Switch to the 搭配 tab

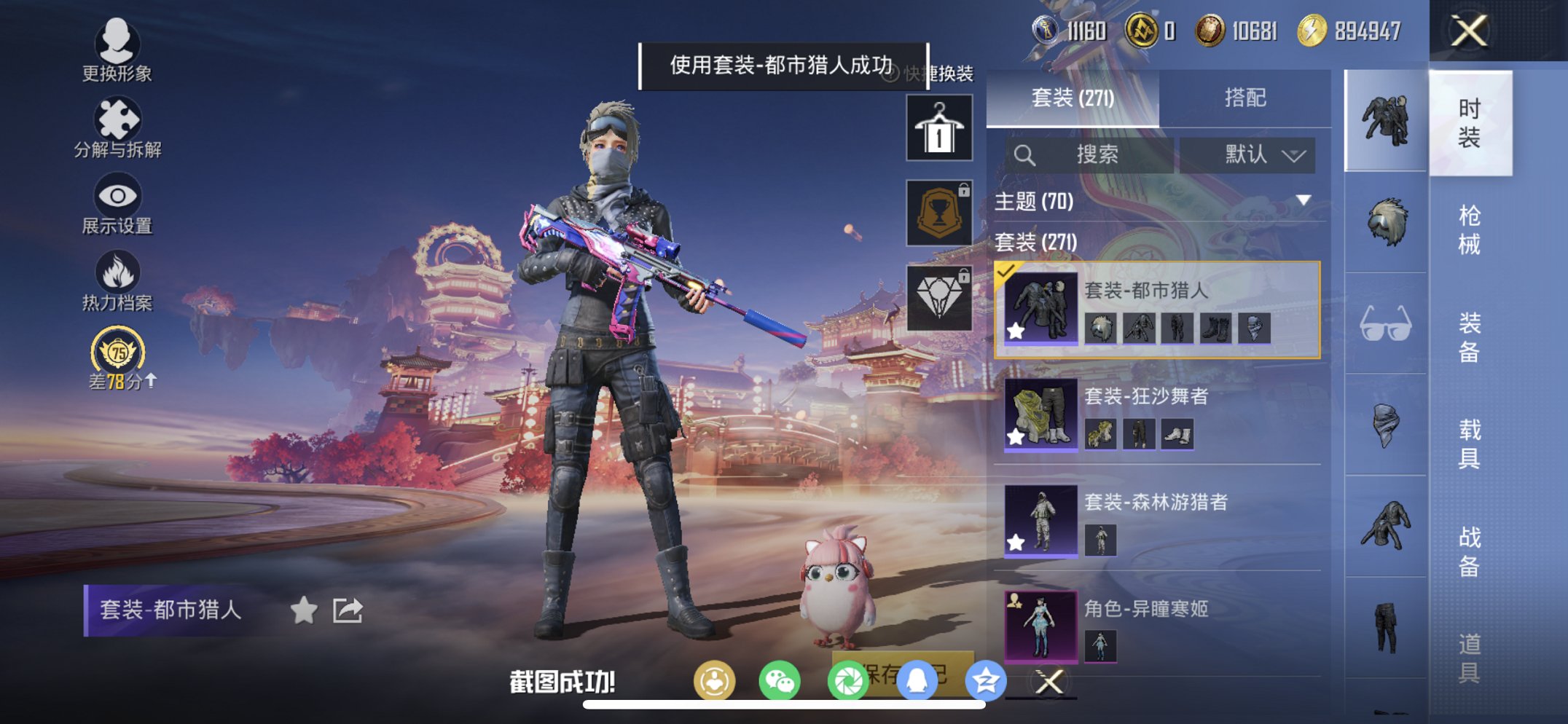(x=1248, y=98)
